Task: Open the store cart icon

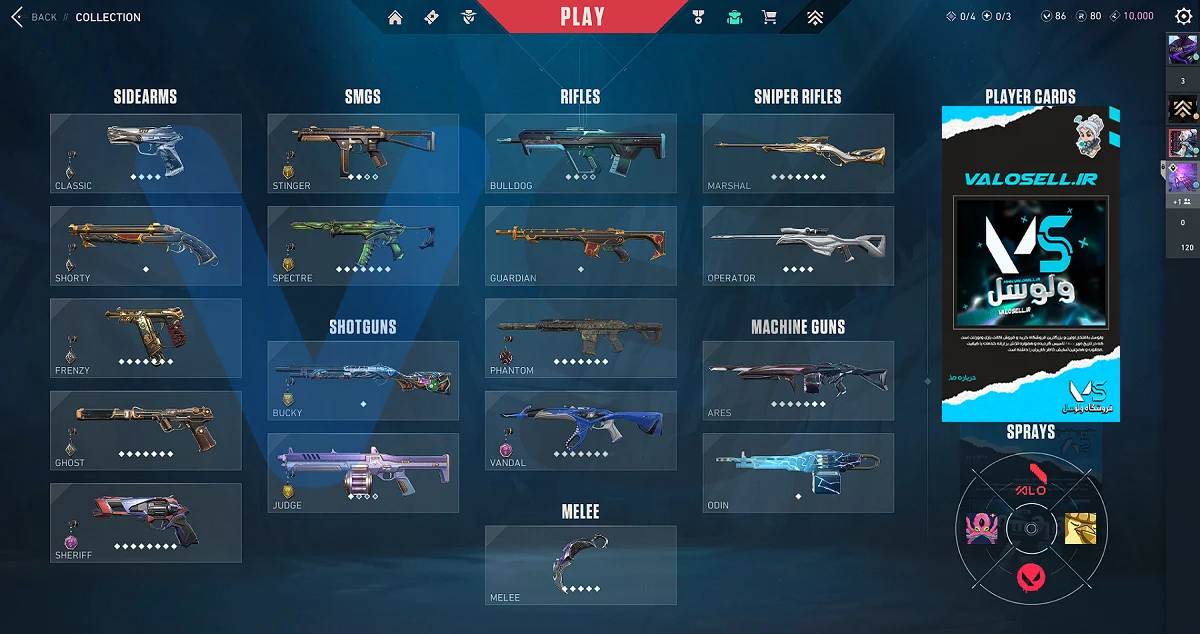Action: (769, 17)
